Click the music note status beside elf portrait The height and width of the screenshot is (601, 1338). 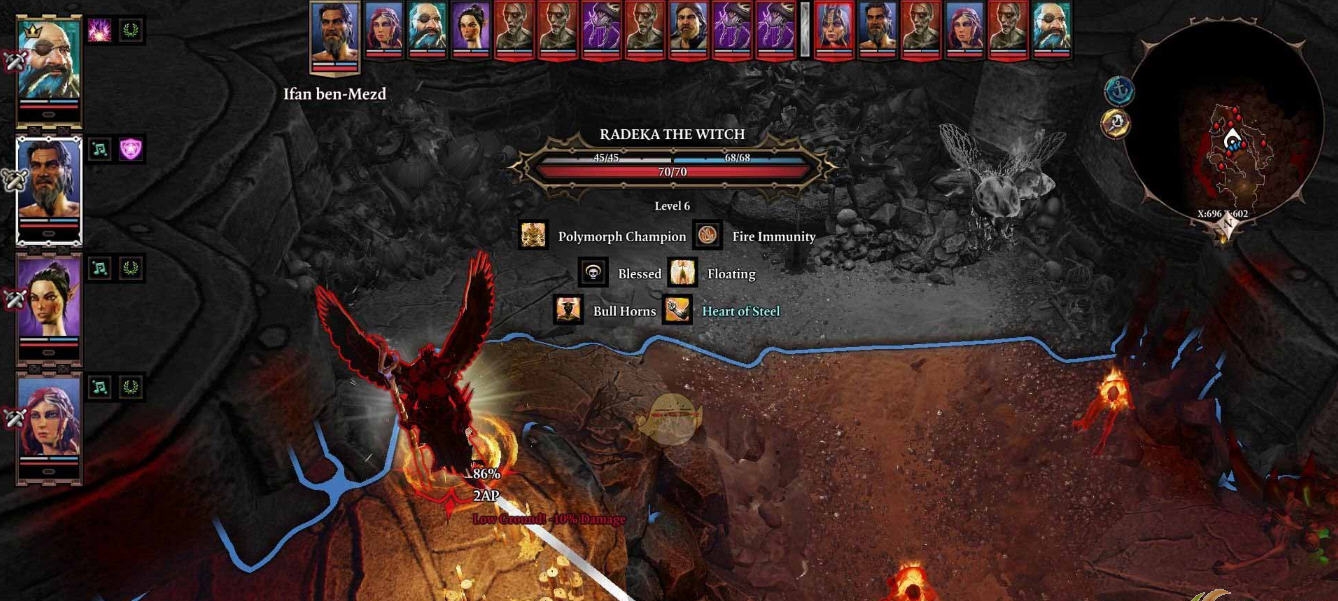[100, 268]
